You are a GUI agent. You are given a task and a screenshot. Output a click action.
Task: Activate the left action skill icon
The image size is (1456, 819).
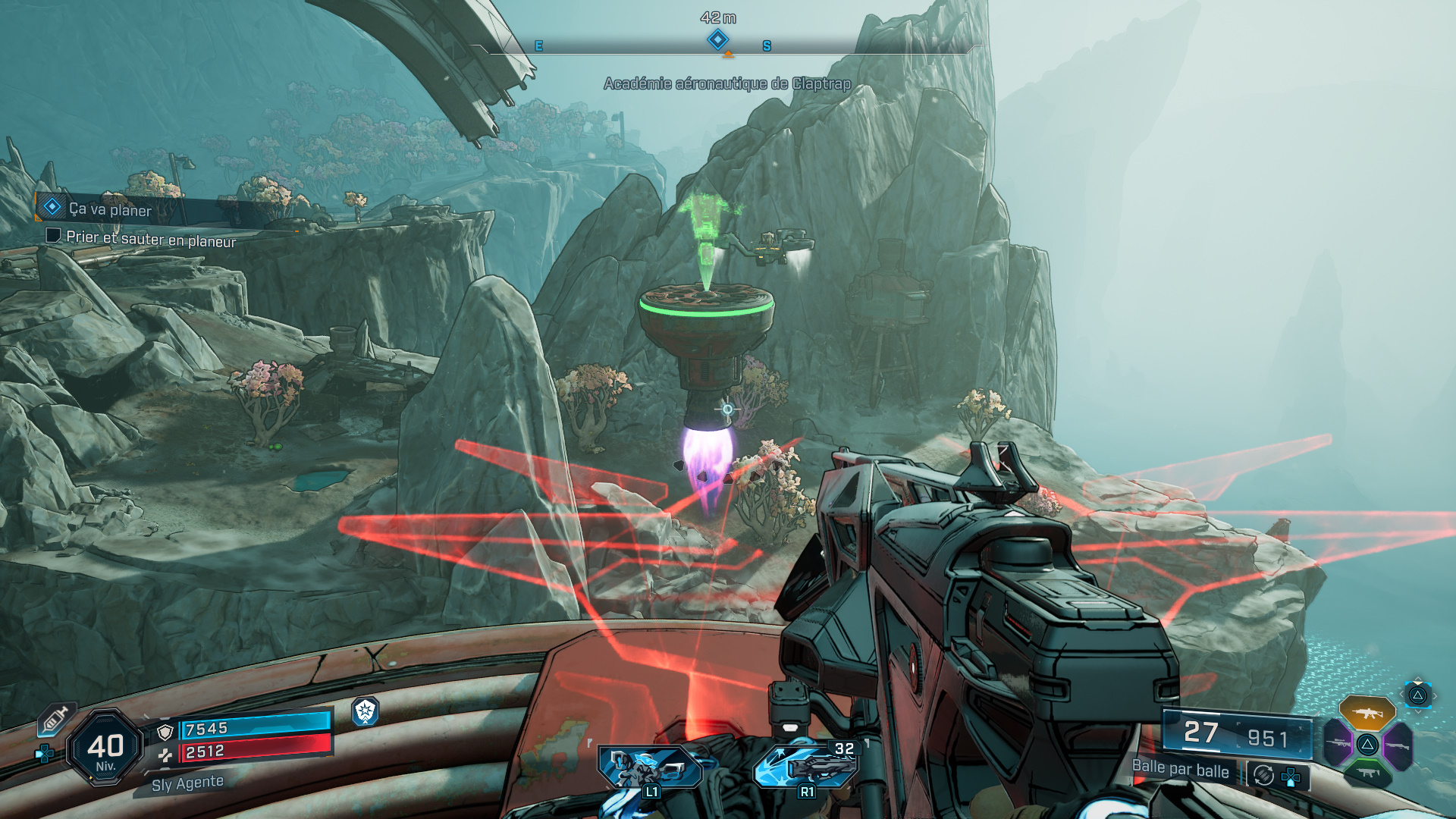648,767
